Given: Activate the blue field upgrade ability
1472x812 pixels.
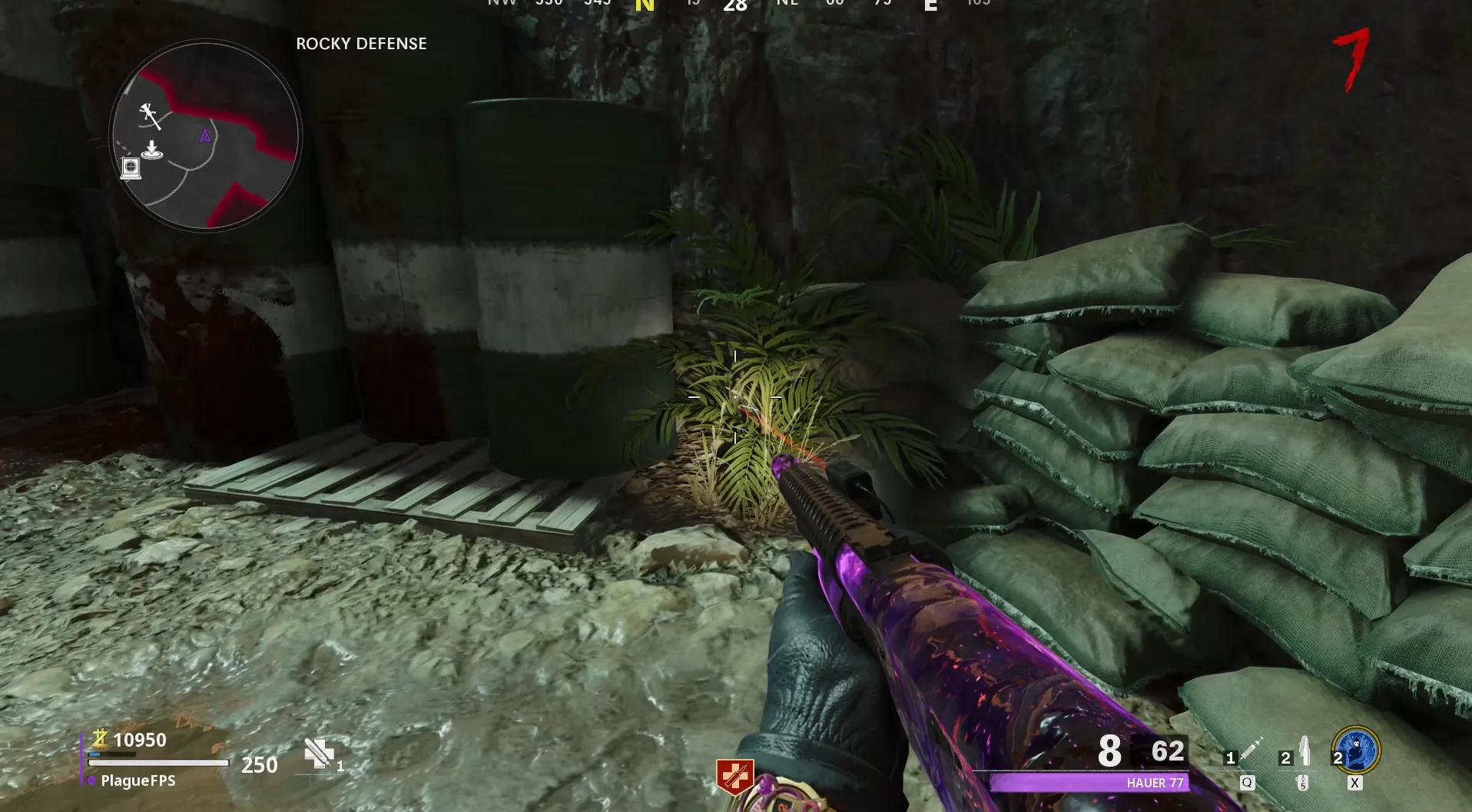Looking at the screenshot, I should pyautogui.click(x=1357, y=751).
